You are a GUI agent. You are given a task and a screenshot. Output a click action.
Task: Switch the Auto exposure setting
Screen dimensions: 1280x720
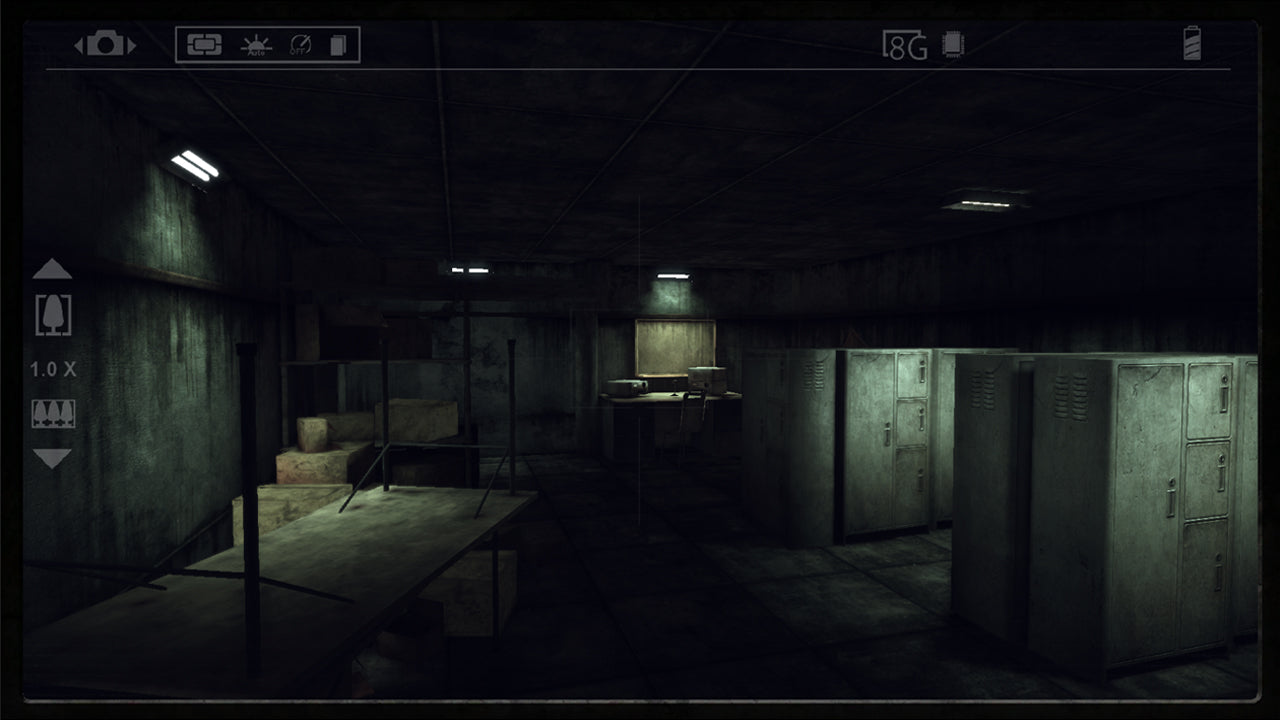pos(257,45)
